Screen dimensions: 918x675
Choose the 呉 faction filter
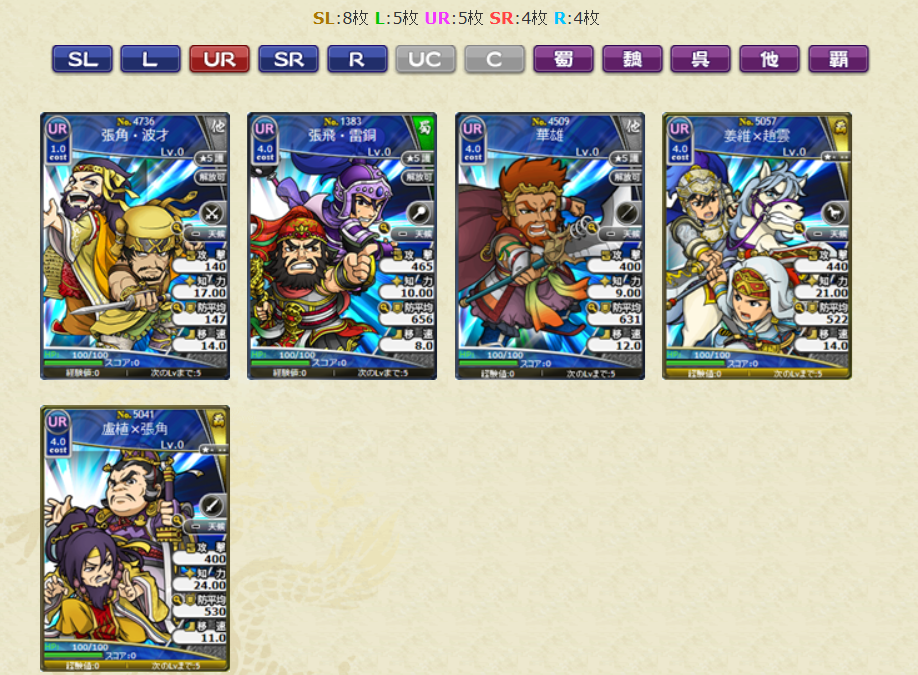click(x=700, y=59)
